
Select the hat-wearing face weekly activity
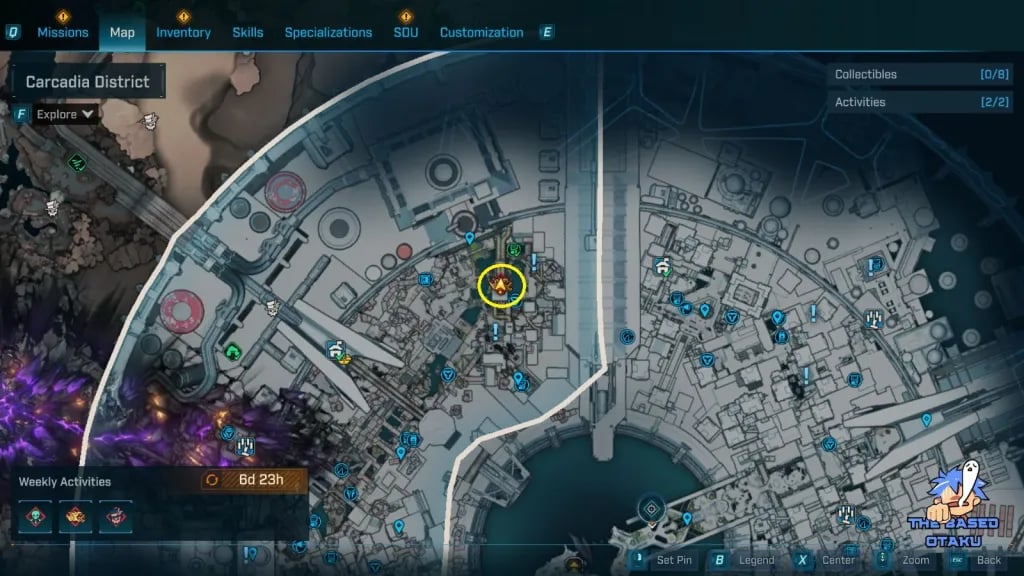(x=115, y=516)
